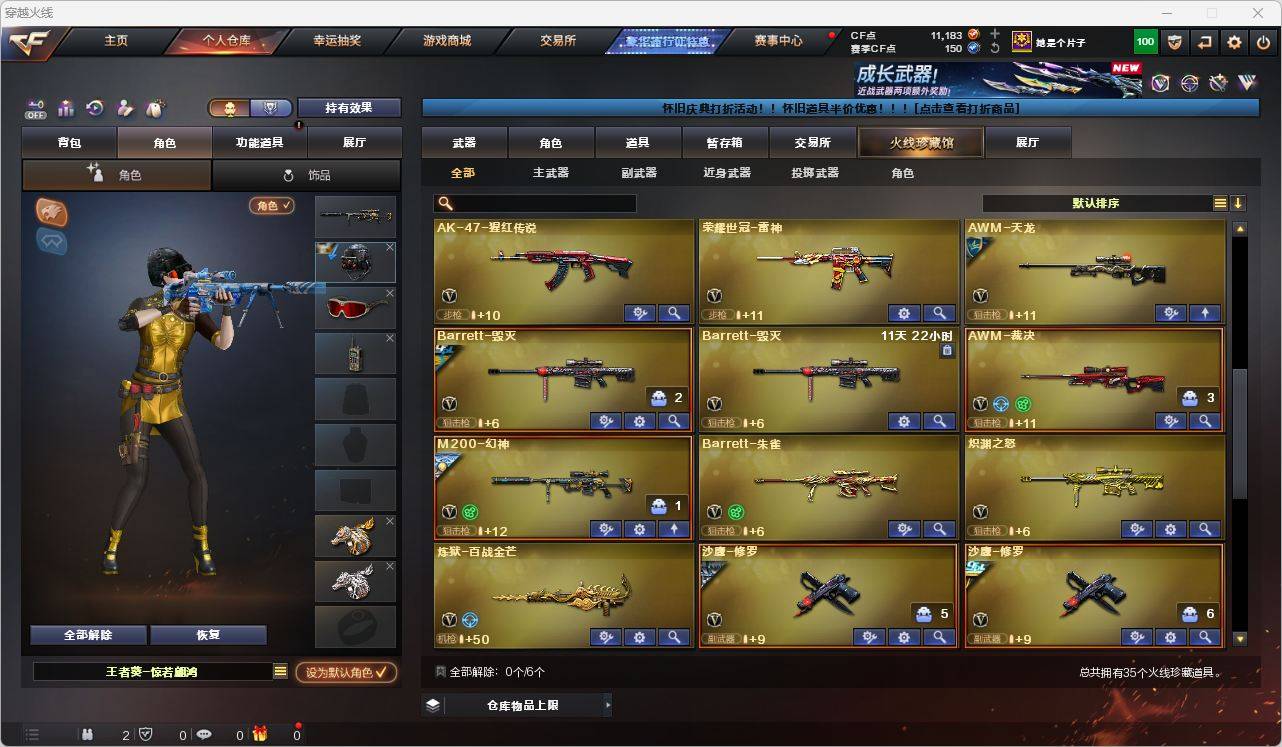Click the gear icon on Barrett-毁灭 card
This screenshot has width=1282, height=747.
coord(639,421)
